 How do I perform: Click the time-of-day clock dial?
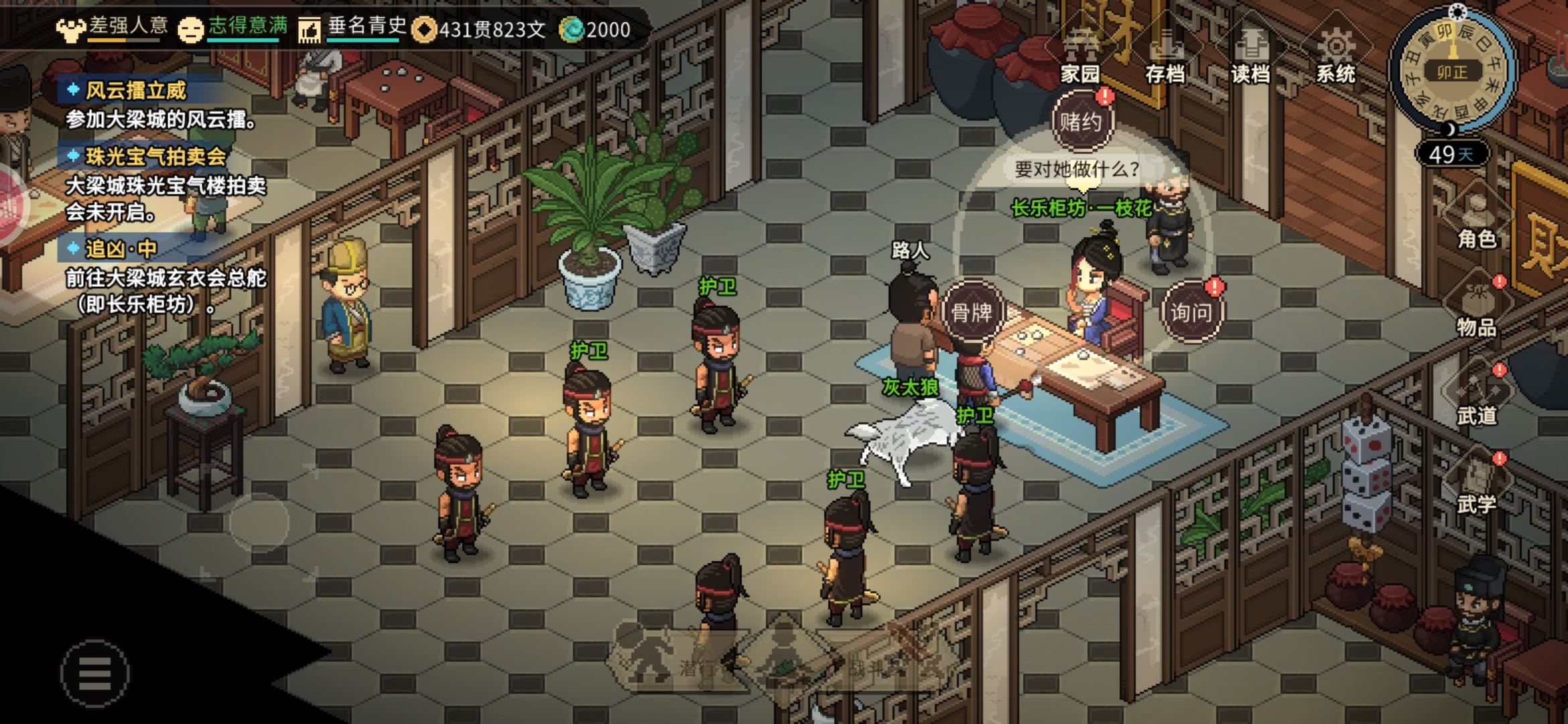tap(1452, 70)
